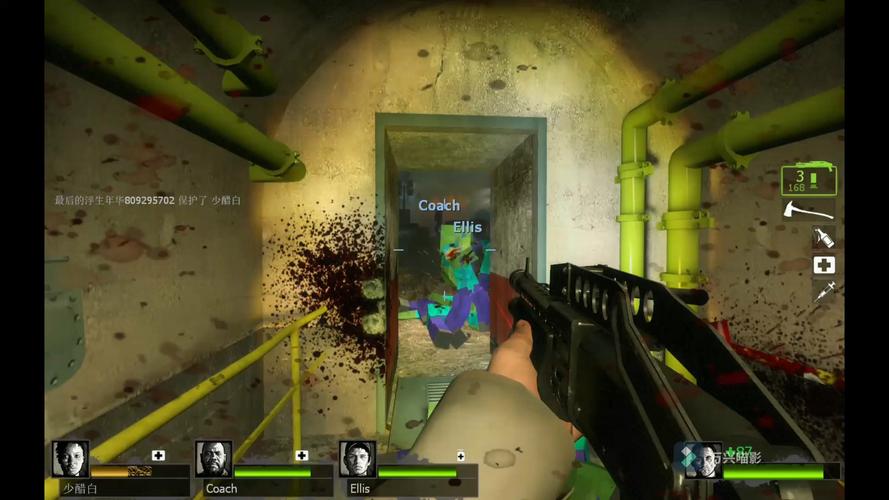
Task: Click Coach's teammate portrait
Action: pyautogui.click(x=213, y=459)
